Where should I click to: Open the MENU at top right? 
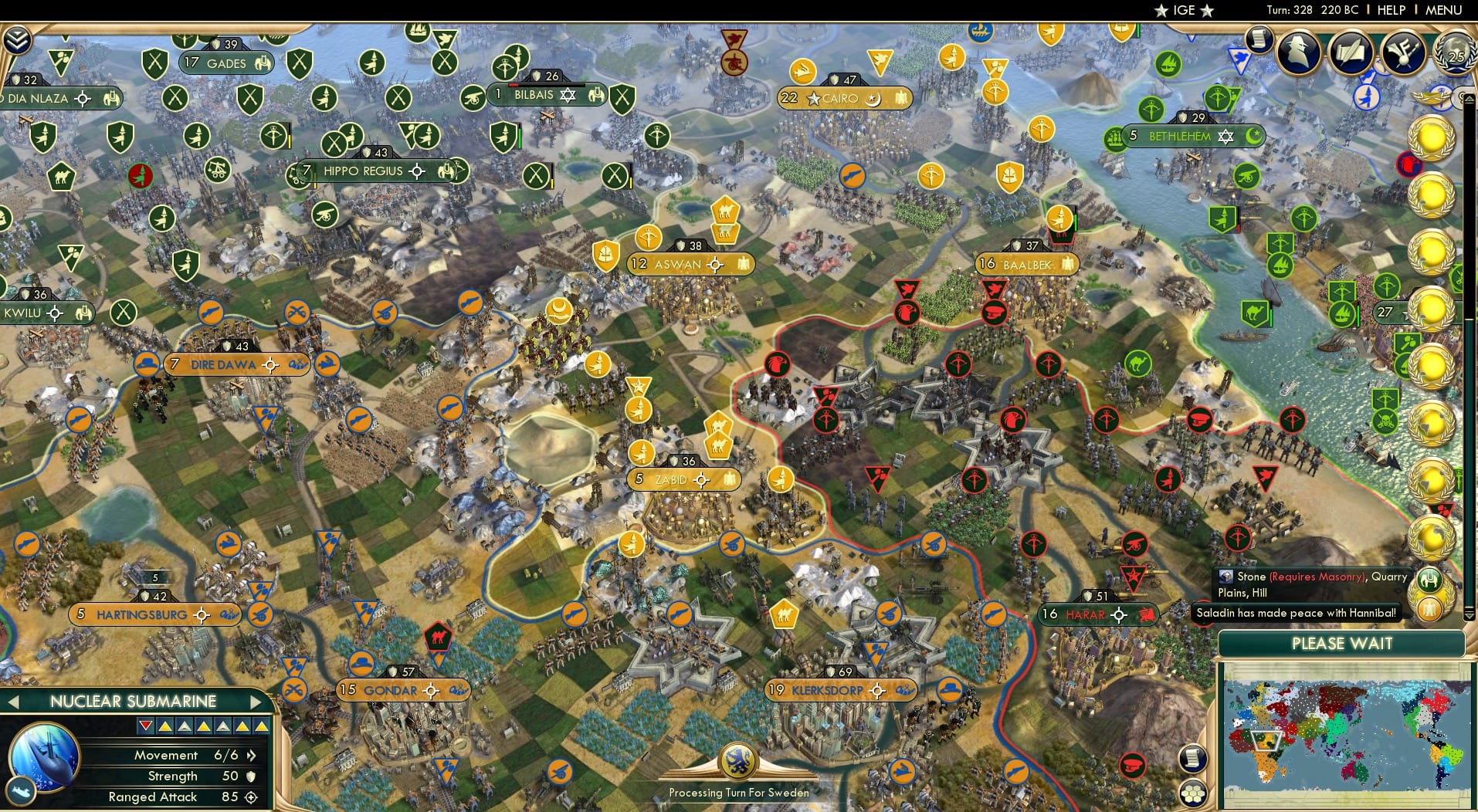tap(1442, 10)
